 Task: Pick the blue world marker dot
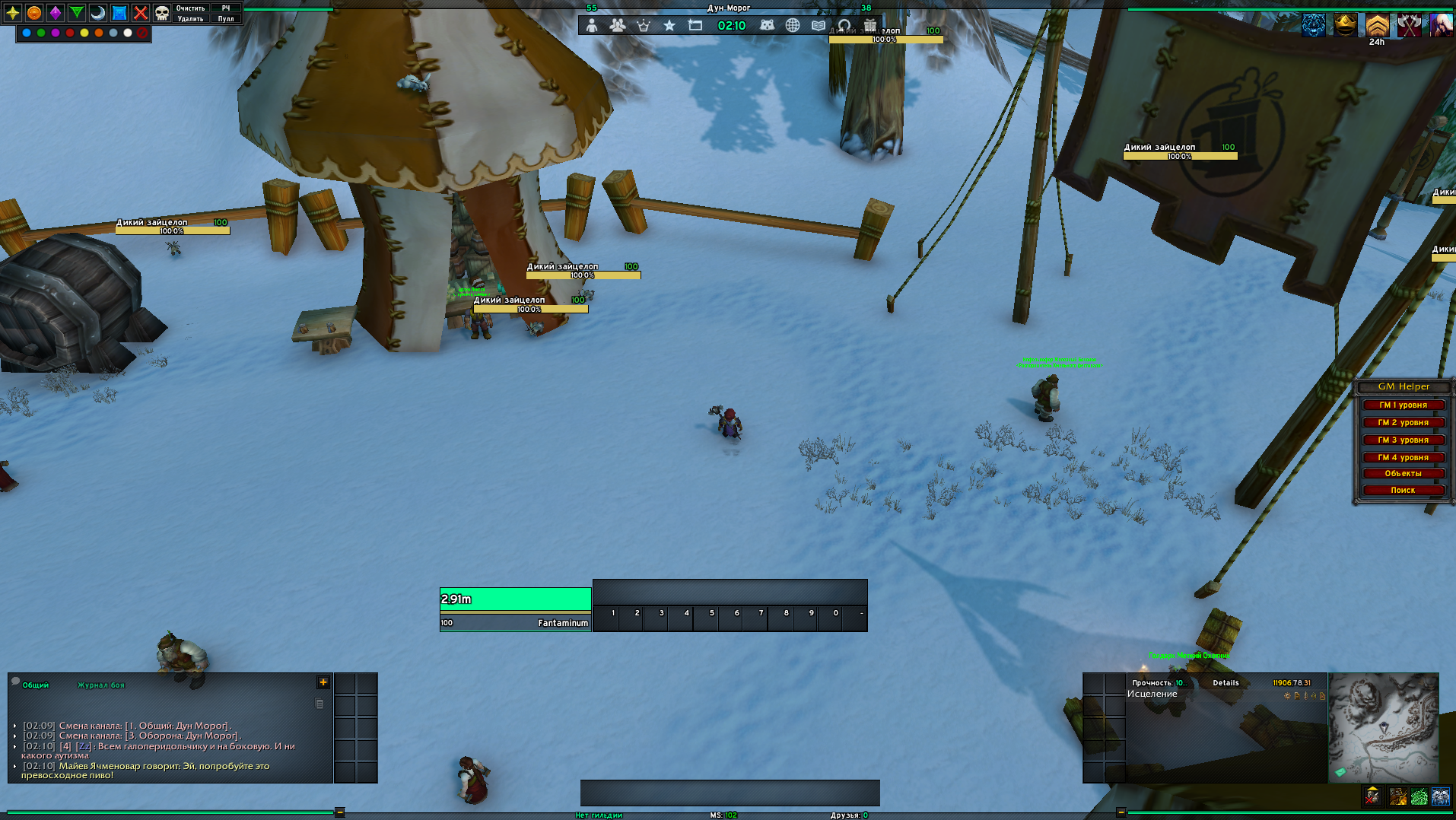click(27, 33)
